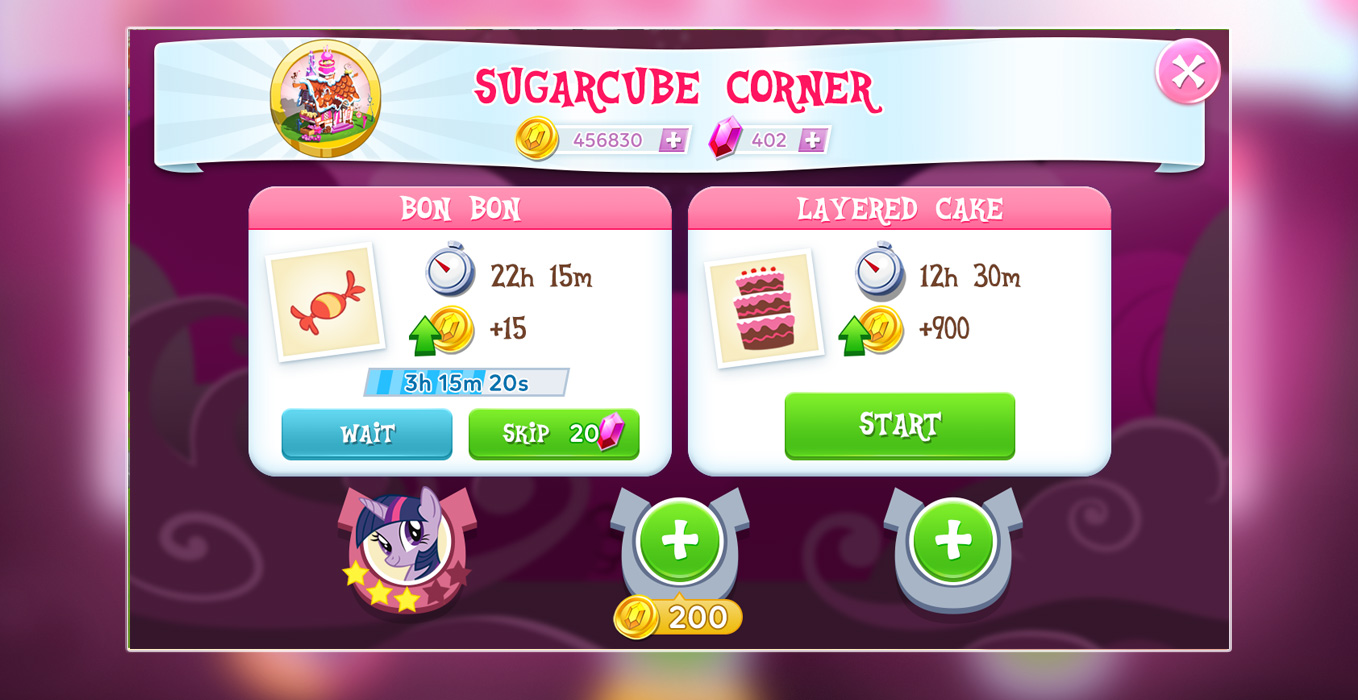This screenshot has width=1358, height=700.
Task: Choose Wait for the Bon Bon
Action: click(366, 434)
